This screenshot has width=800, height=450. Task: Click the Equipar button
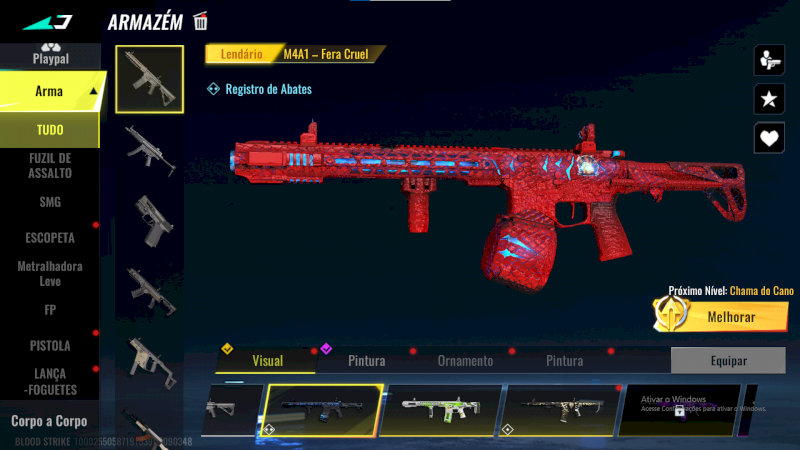(727, 360)
